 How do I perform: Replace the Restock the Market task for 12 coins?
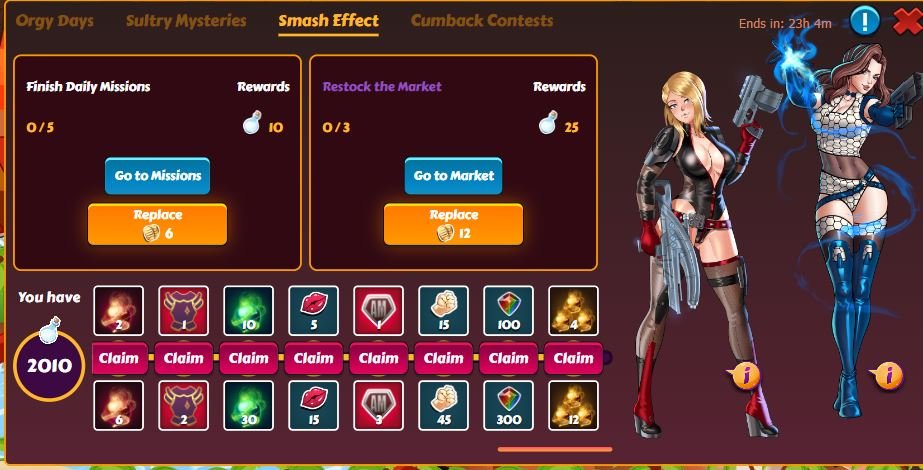point(453,224)
